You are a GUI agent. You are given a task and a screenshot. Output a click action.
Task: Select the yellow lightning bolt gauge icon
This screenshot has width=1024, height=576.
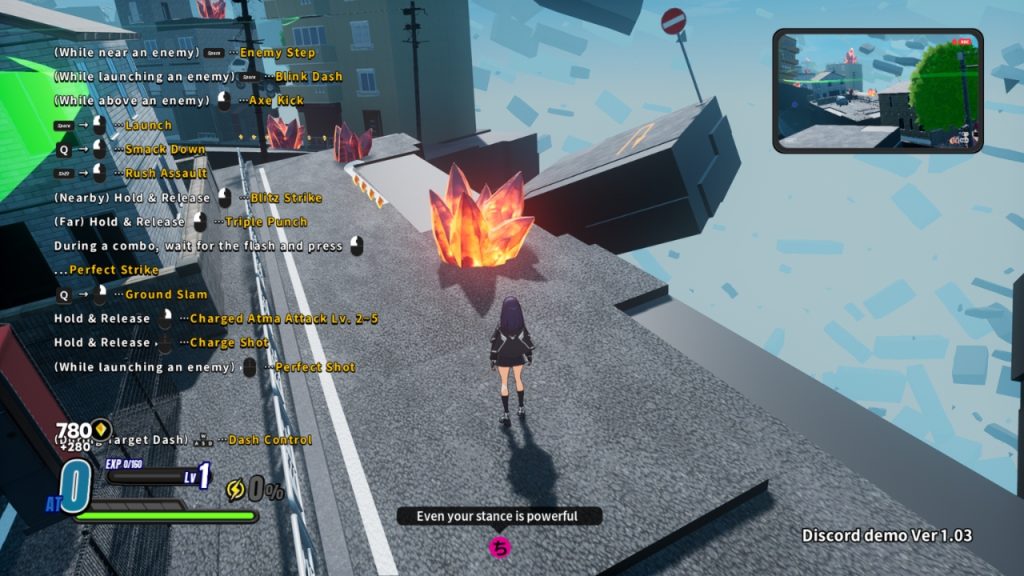[x=236, y=489]
